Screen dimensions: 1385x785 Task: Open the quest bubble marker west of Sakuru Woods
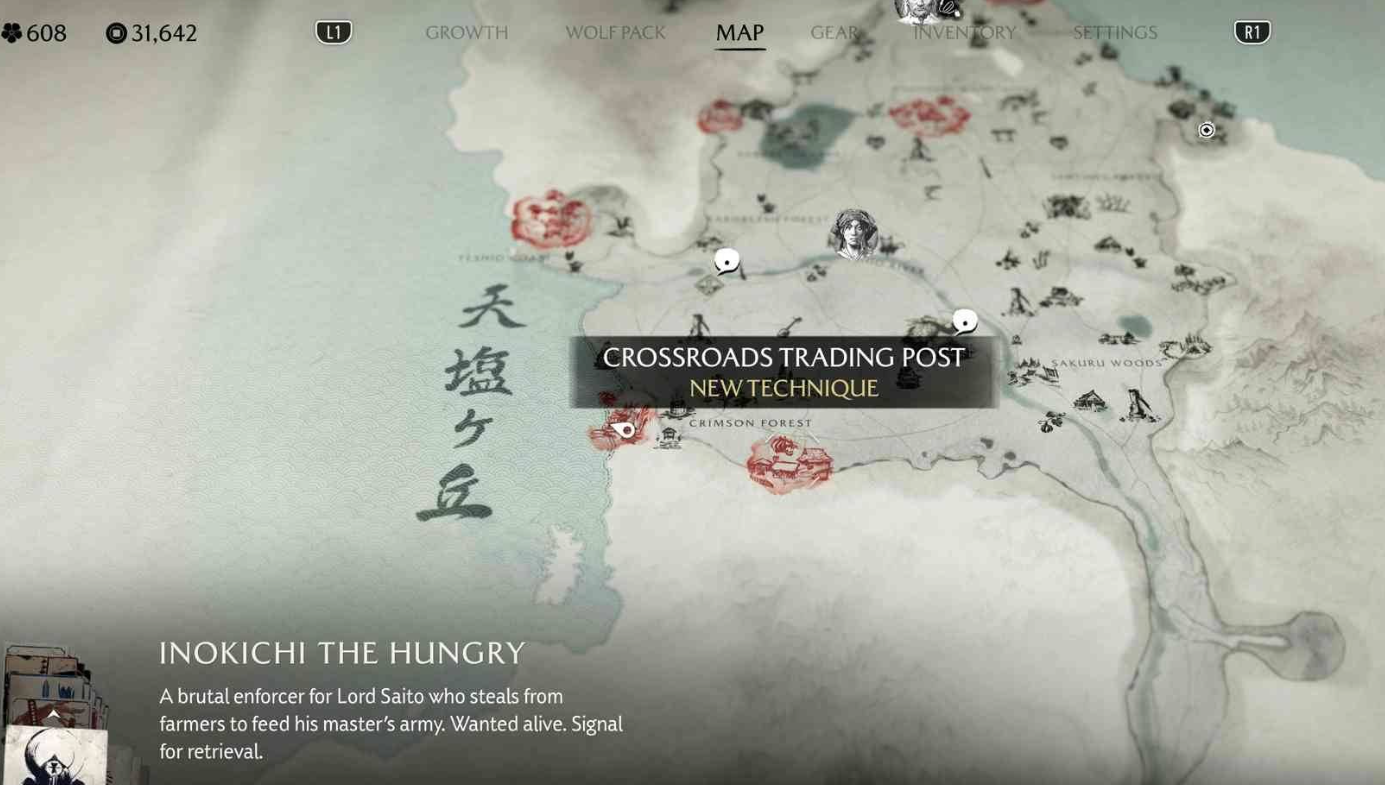click(964, 320)
